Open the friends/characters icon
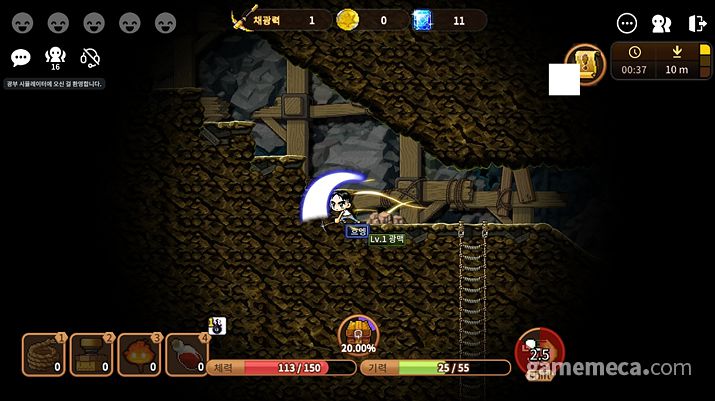Screen dimensions: 715x401 pyautogui.click(x=661, y=23)
